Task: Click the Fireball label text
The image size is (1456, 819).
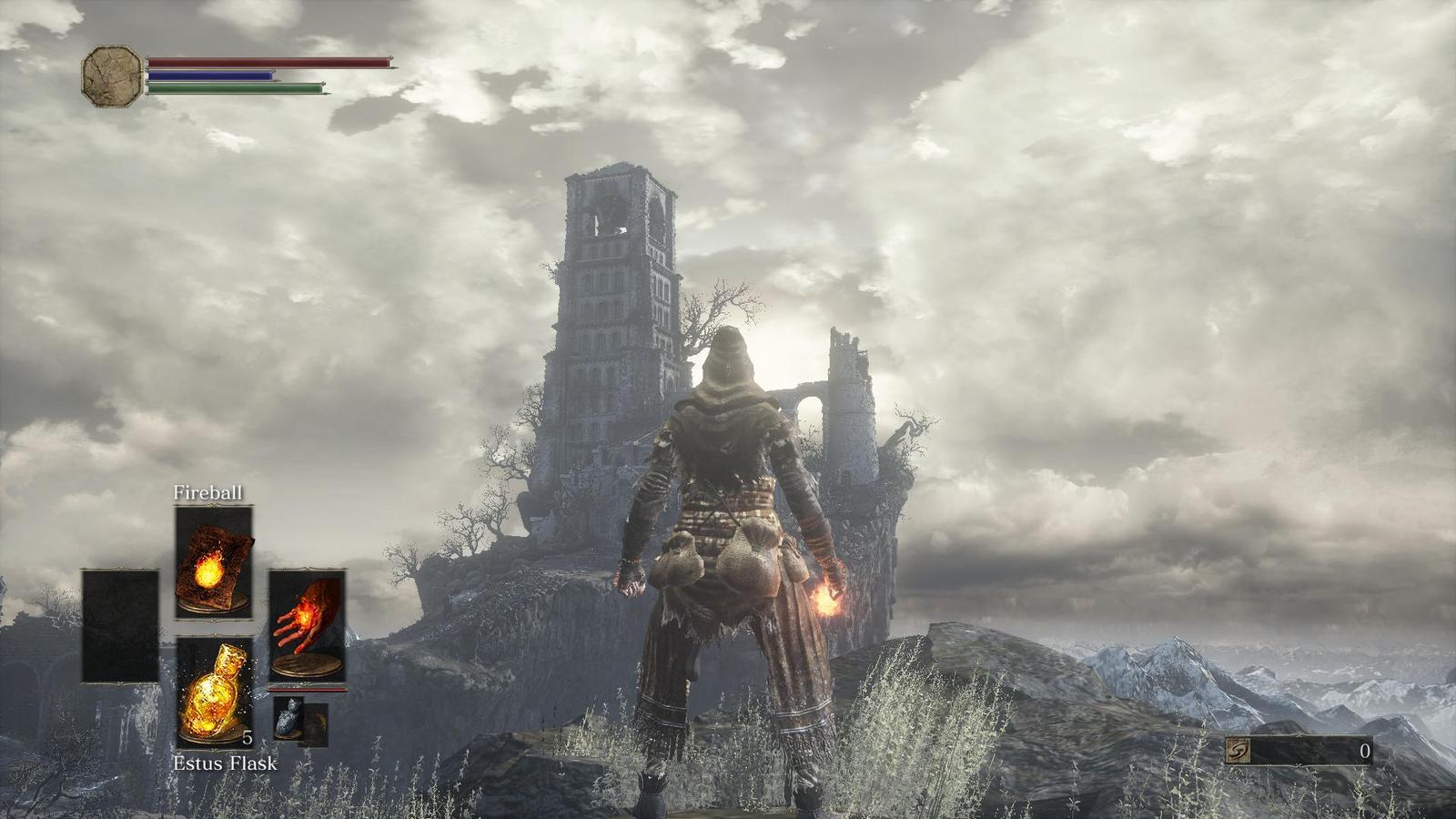Action: (207, 491)
